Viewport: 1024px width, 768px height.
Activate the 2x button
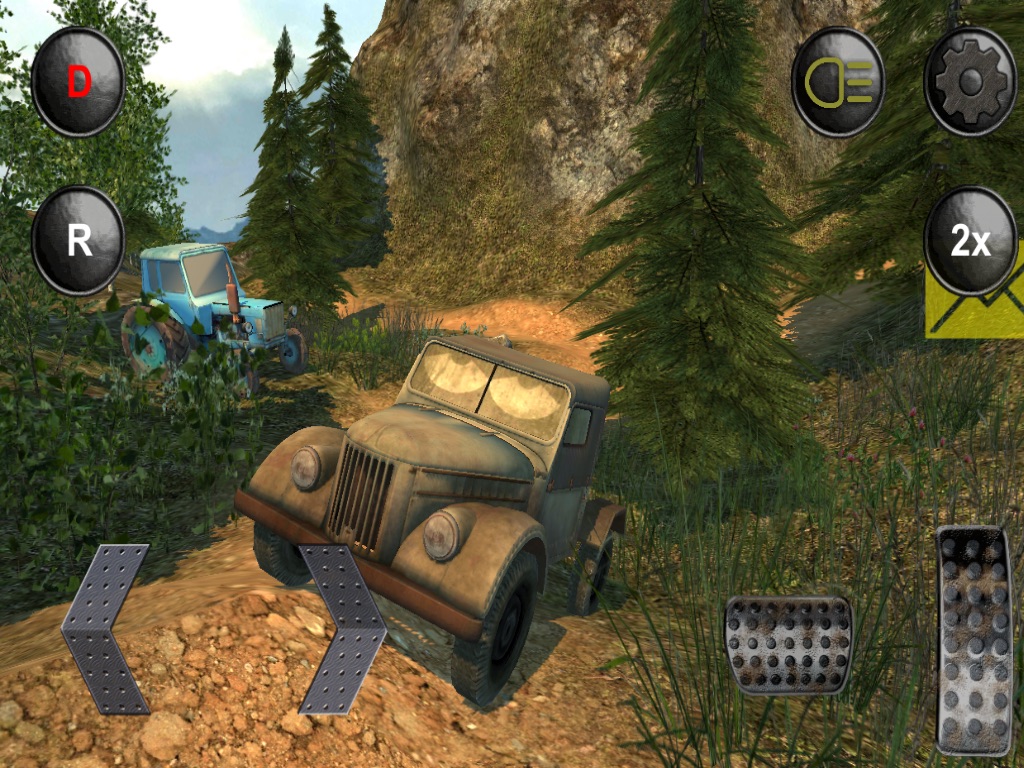pos(970,241)
